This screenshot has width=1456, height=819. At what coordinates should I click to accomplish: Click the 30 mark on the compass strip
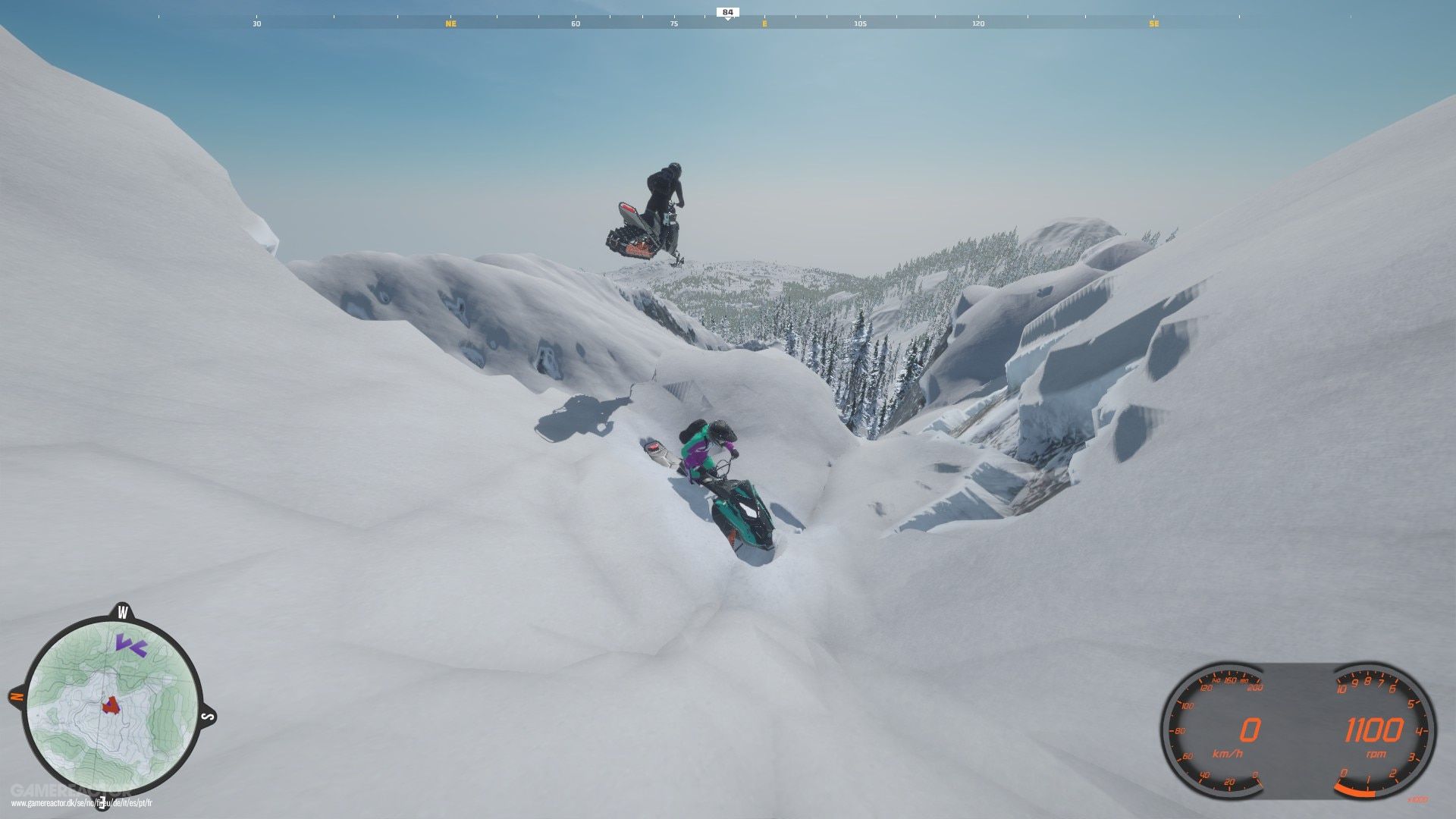[254, 24]
